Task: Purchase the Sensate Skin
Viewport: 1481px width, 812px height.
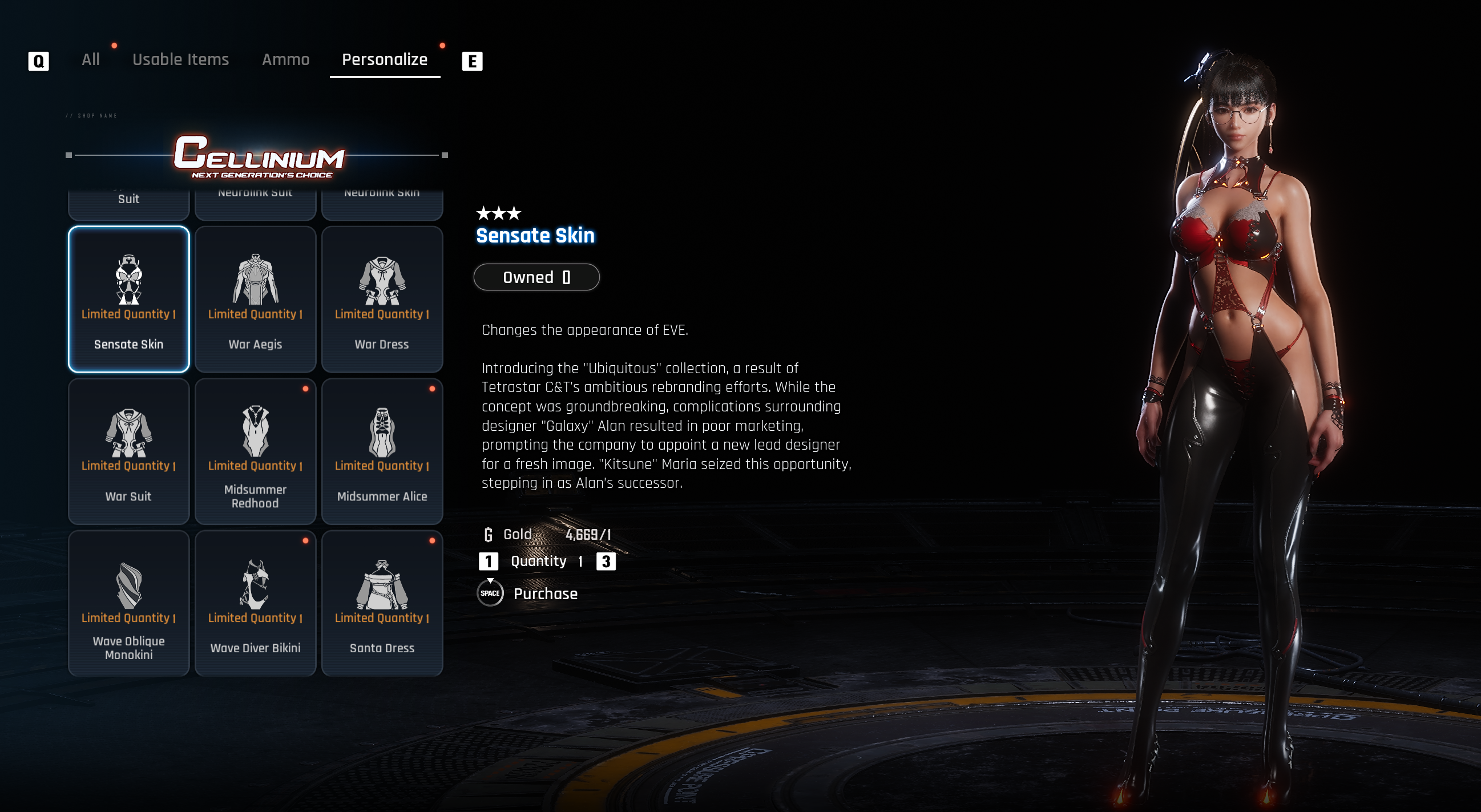Action: click(544, 593)
